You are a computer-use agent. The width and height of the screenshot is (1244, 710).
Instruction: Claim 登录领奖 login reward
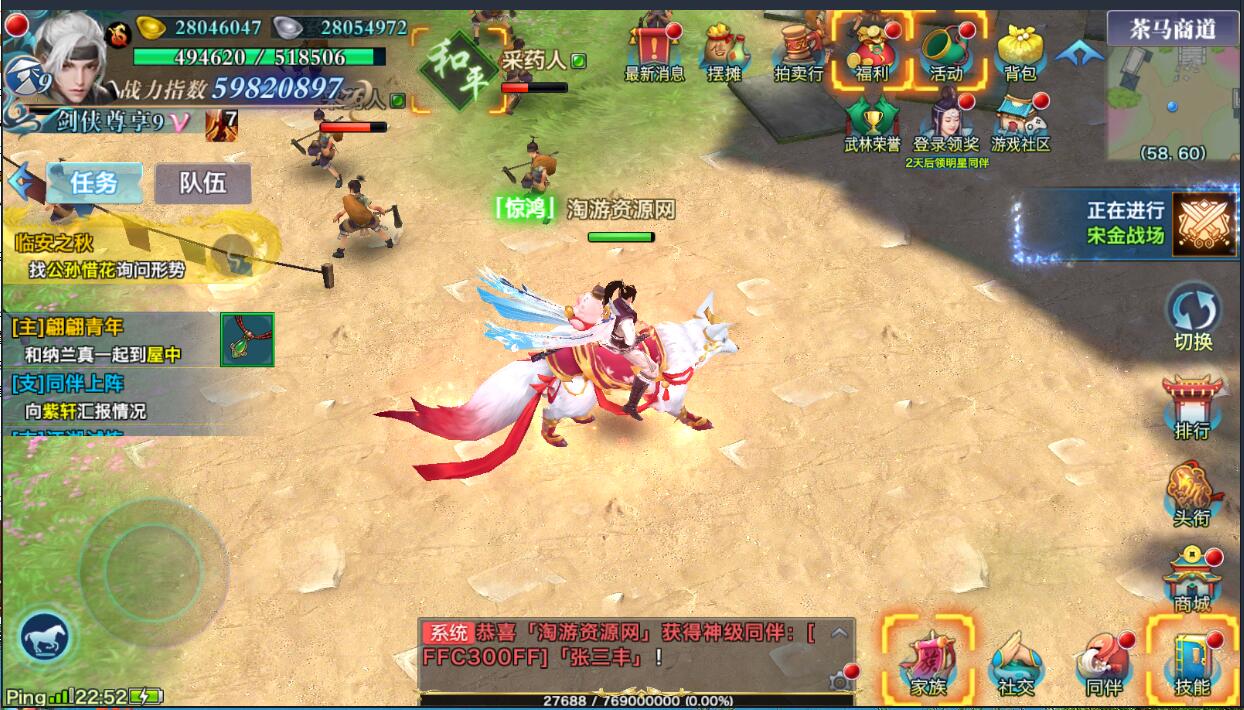click(946, 124)
